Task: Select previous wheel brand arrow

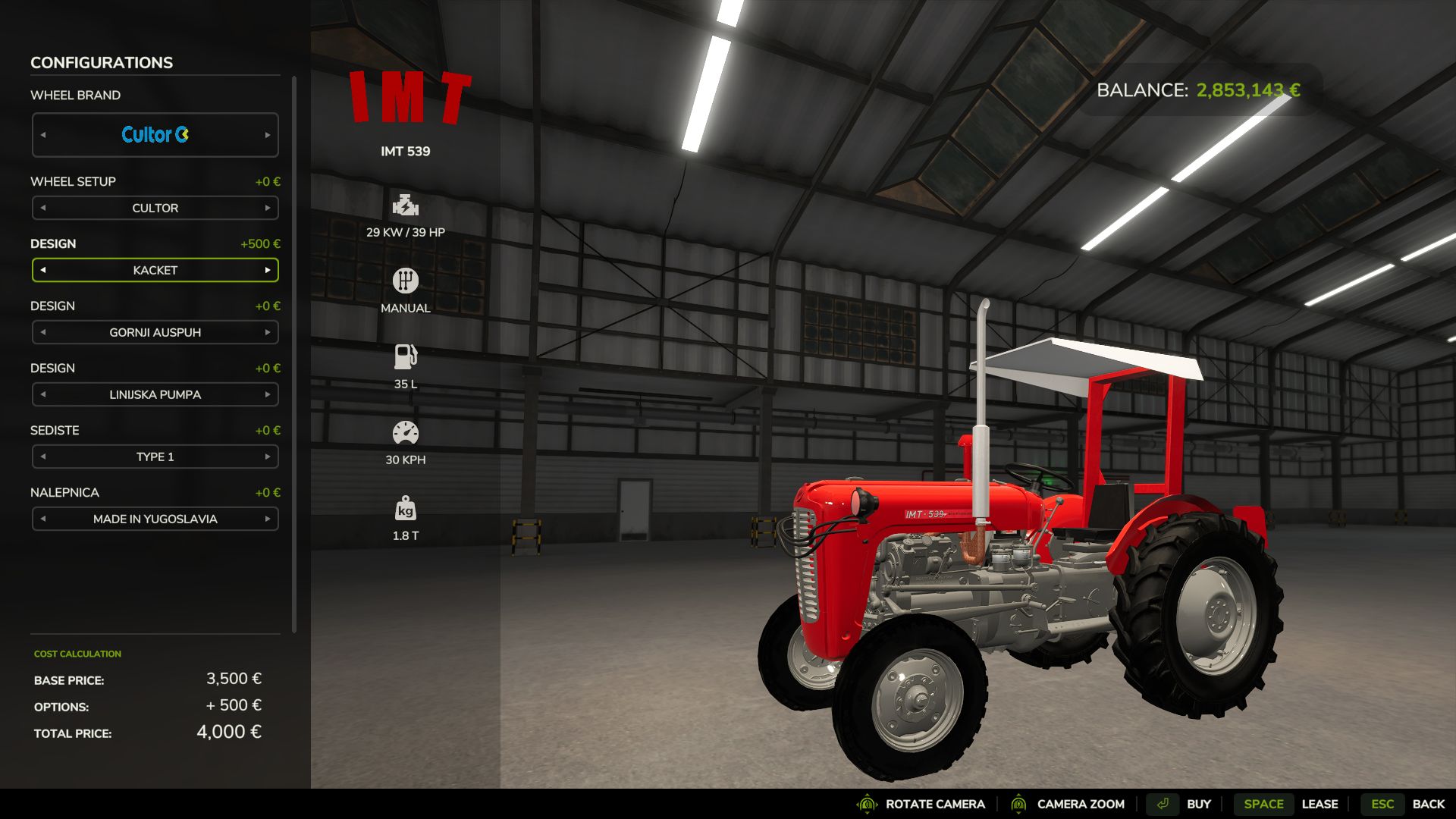Action: 43,135
